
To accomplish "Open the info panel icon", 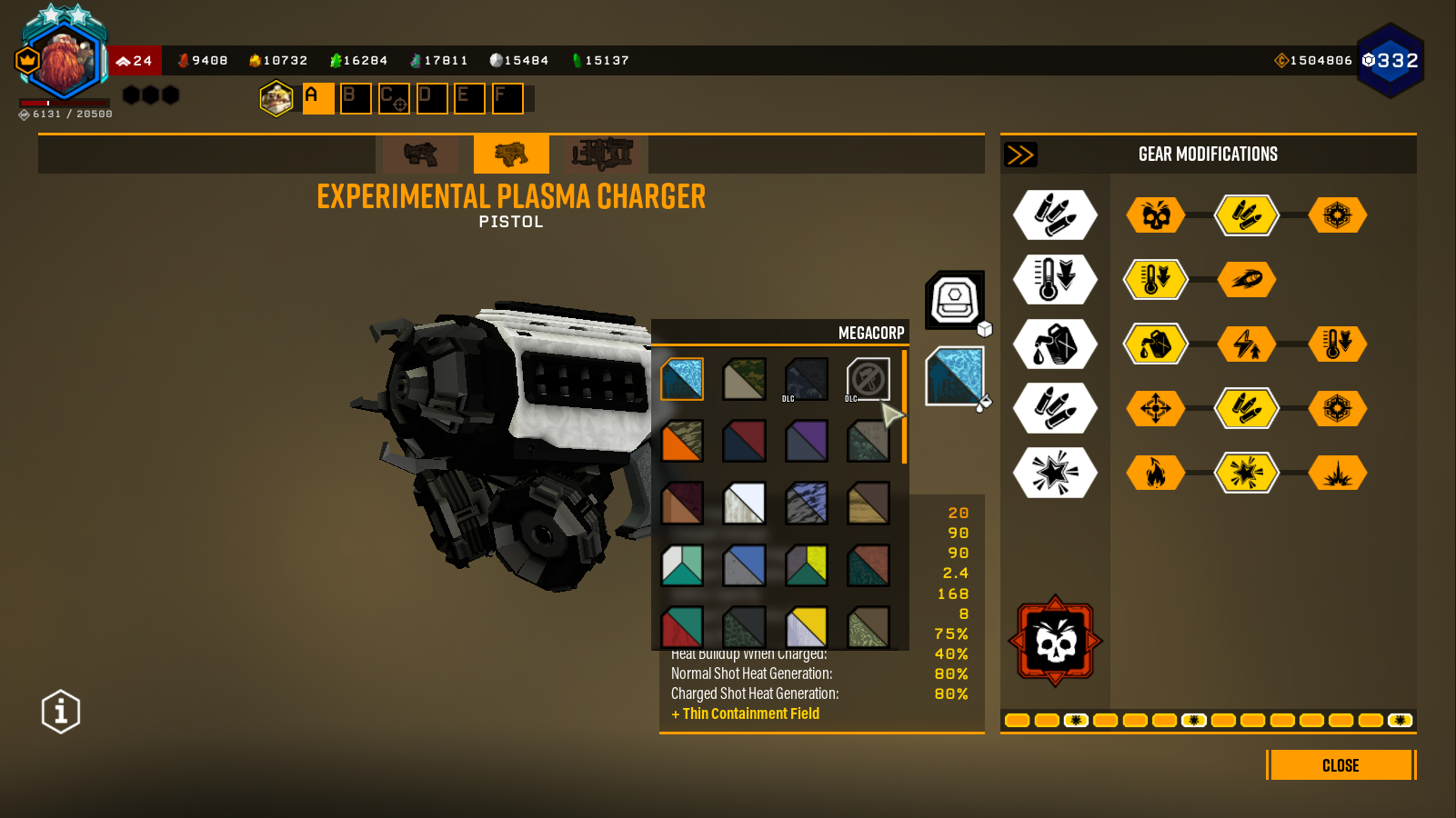I will [61, 711].
